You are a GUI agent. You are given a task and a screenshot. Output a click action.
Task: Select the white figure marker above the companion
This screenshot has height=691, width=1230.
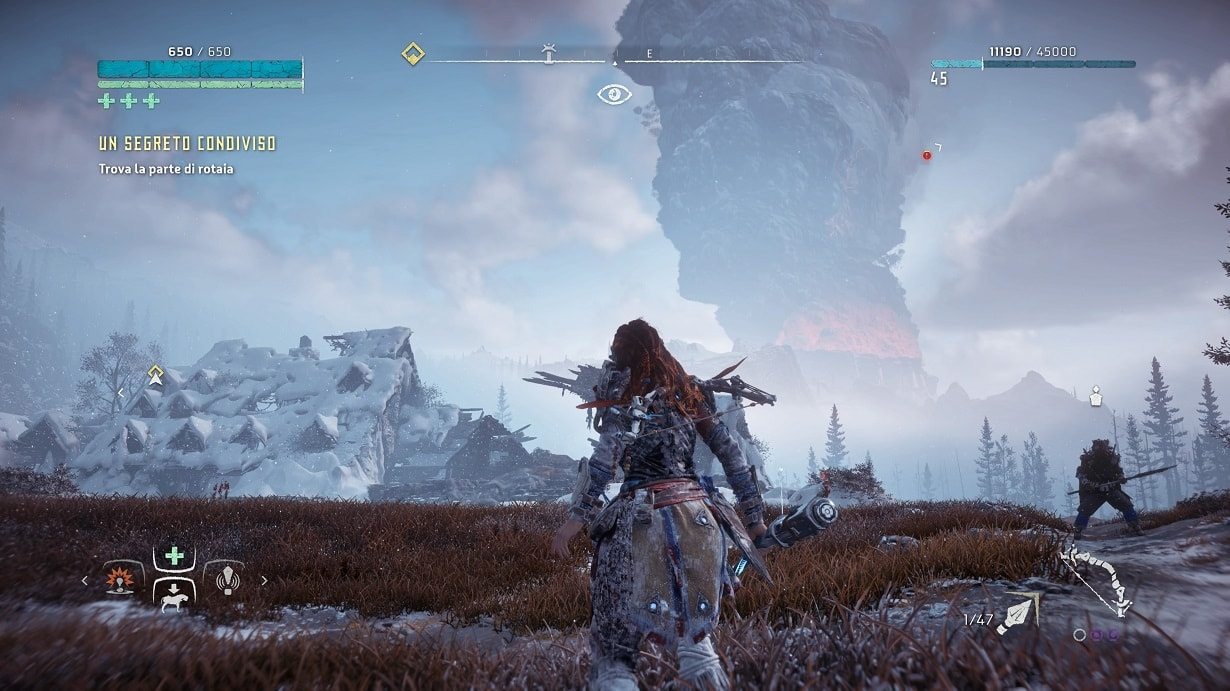pyautogui.click(x=1095, y=397)
